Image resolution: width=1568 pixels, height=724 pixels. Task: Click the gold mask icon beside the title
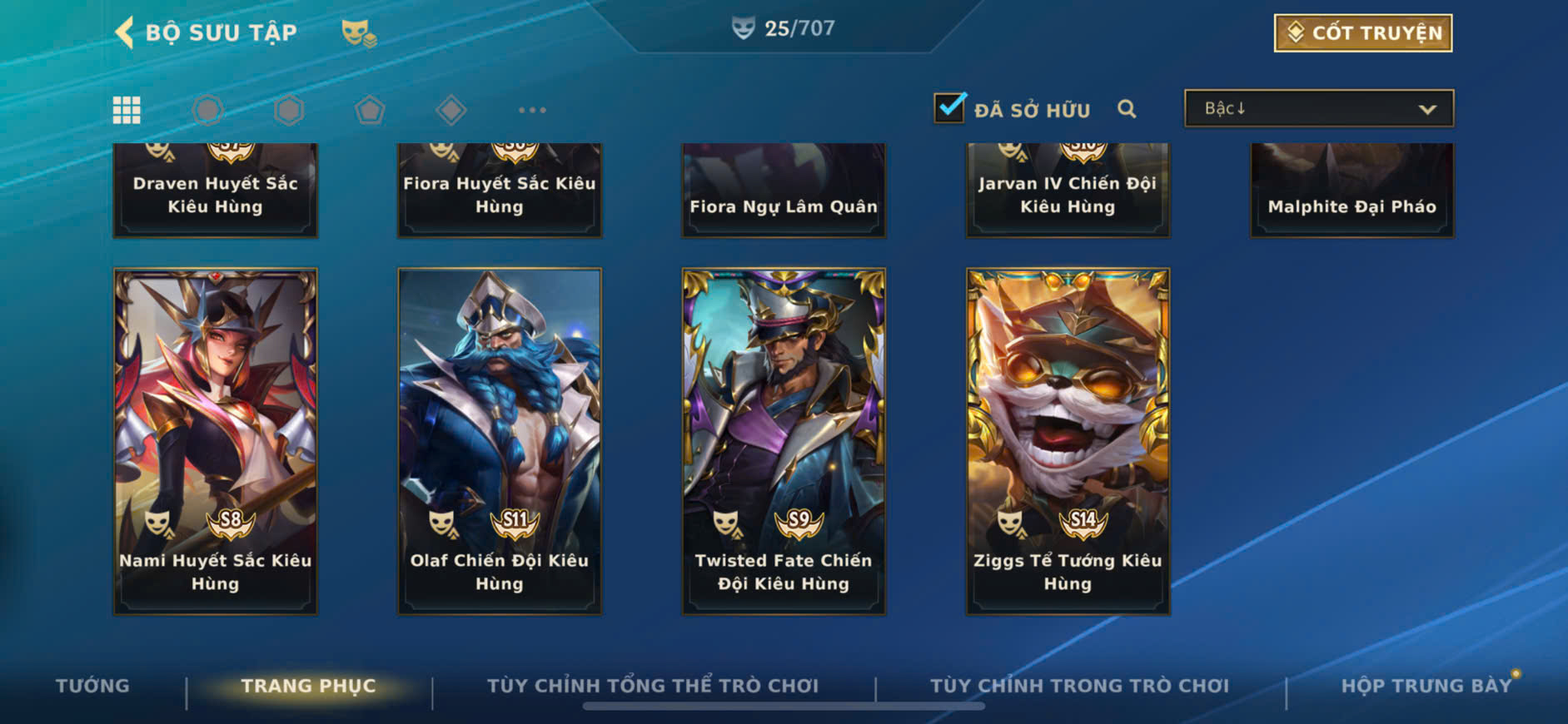358,33
